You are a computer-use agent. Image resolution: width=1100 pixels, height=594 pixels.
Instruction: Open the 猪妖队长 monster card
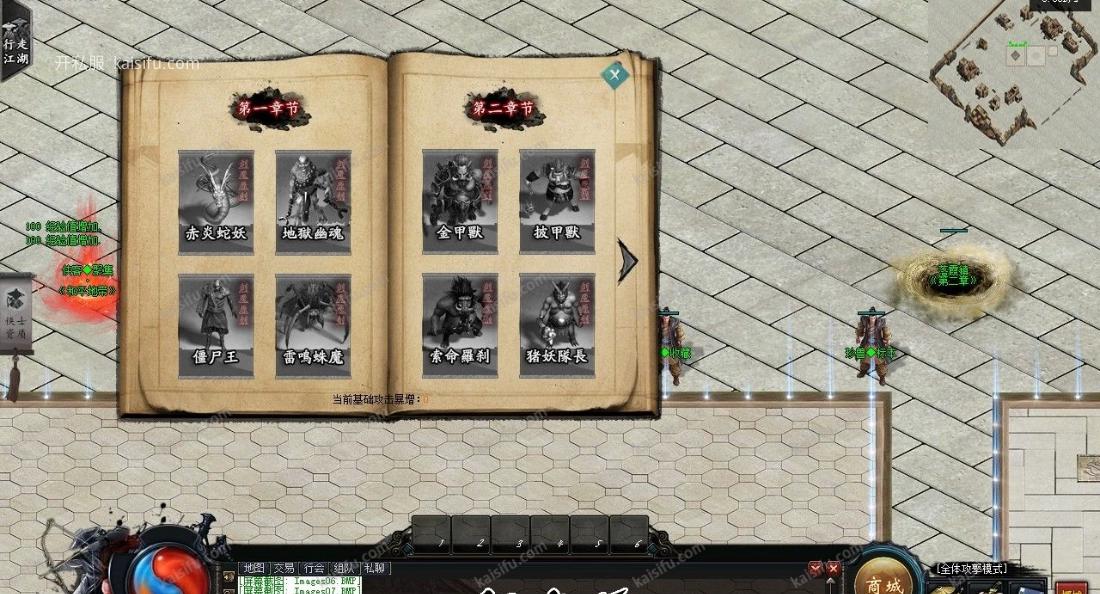(557, 326)
